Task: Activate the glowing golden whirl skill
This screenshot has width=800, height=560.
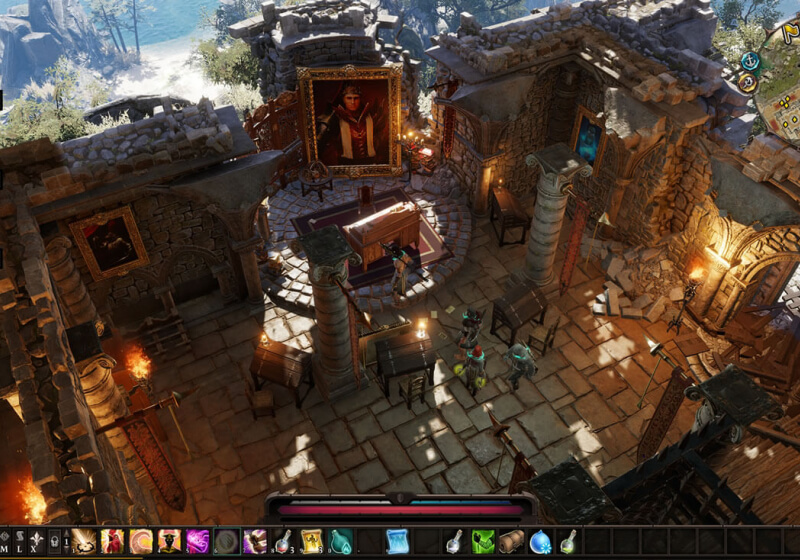Action: click(84, 541)
